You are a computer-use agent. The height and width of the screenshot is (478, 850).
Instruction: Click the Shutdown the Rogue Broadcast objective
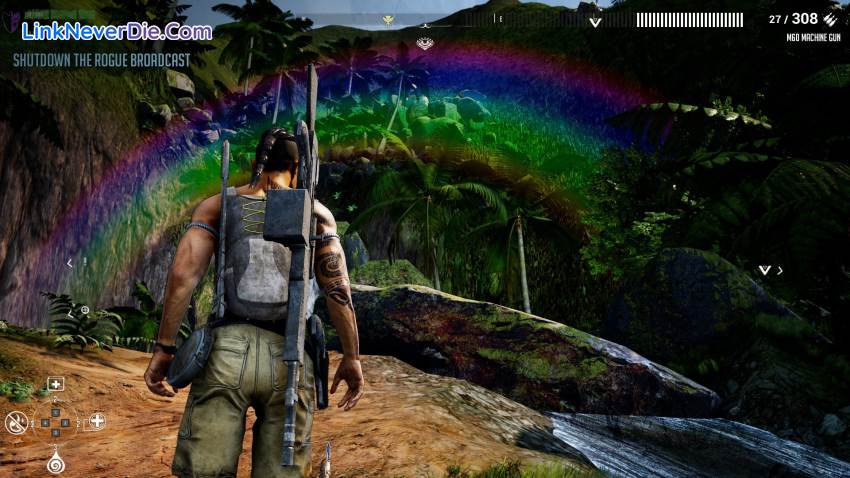tap(102, 60)
